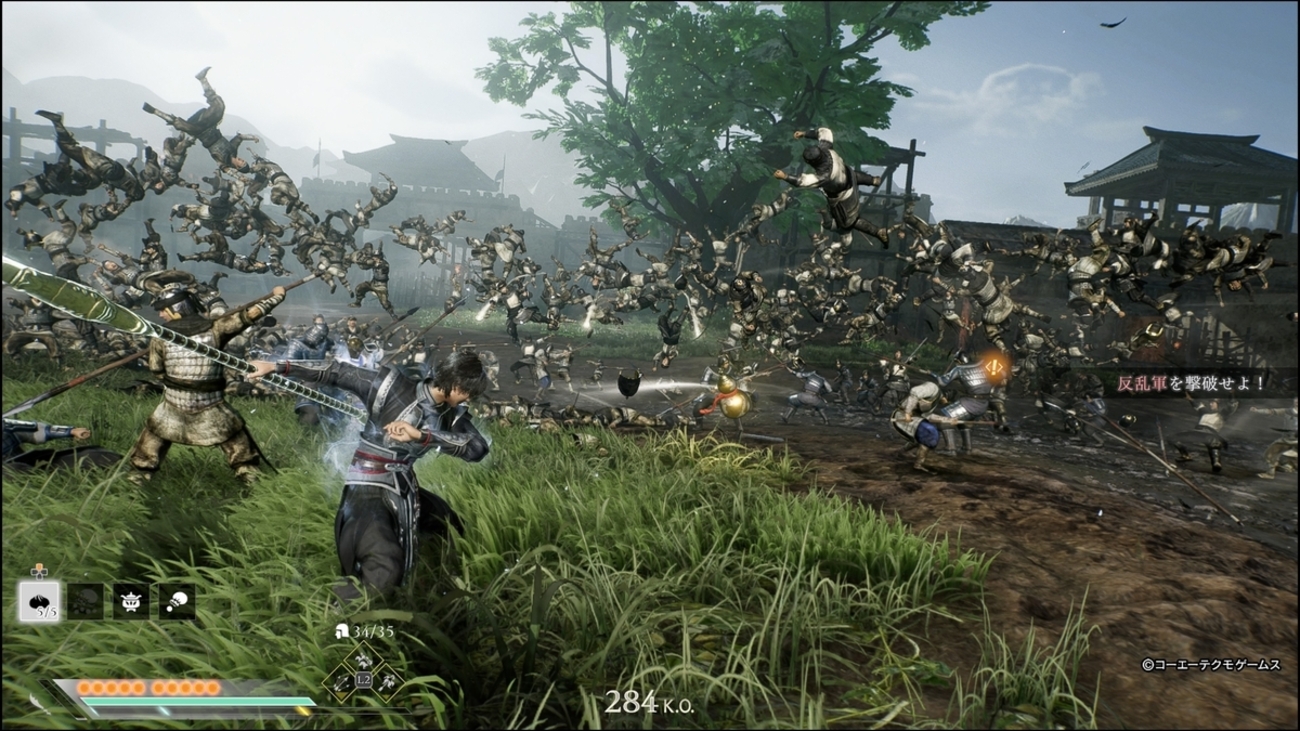Activate the L2 tactic badge
1300x731 pixels.
click(363, 679)
